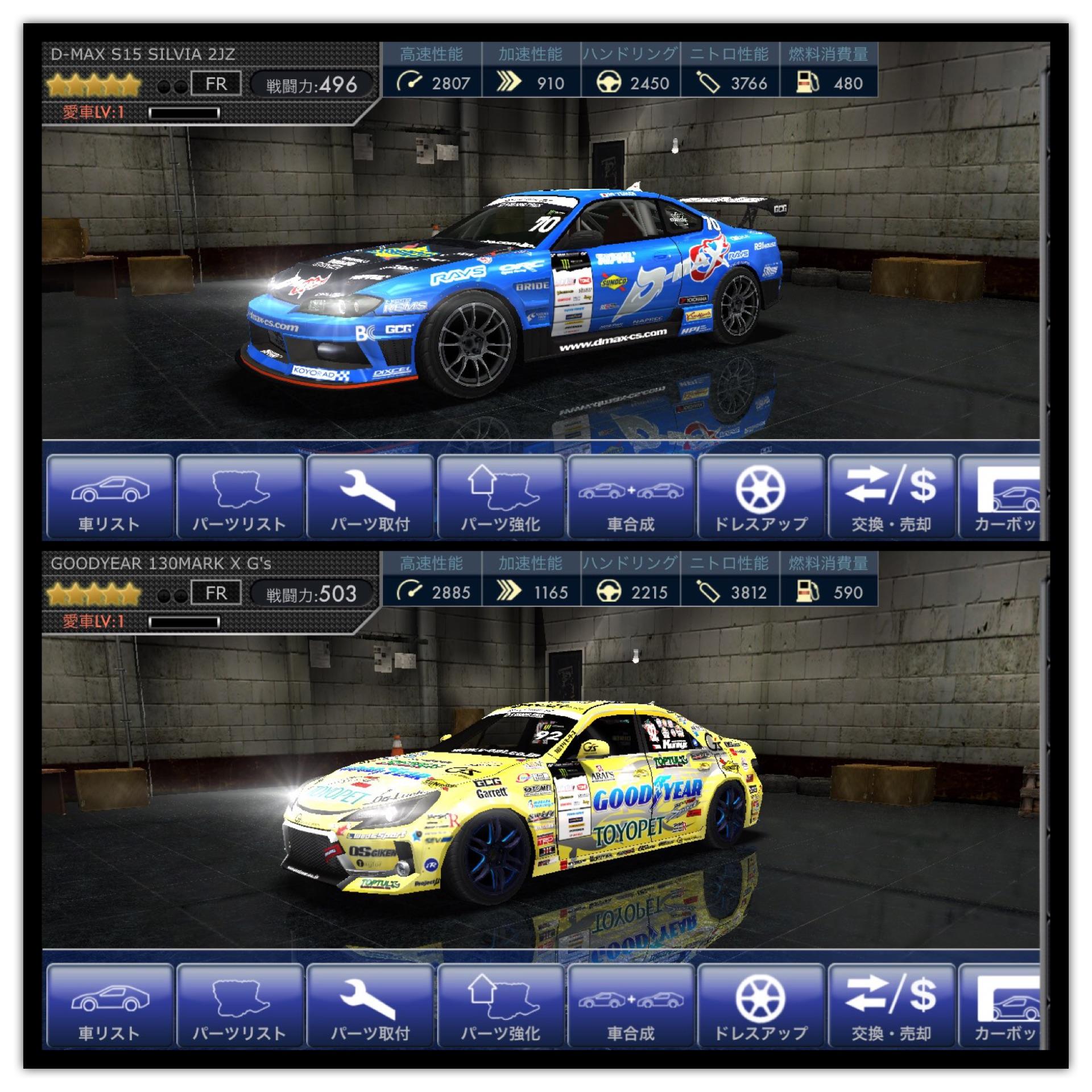1092x1092 pixels.
Task: Select パーツ取付 wrench below the yellow Mark X
Action: pyautogui.click(x=370, y=1006)
